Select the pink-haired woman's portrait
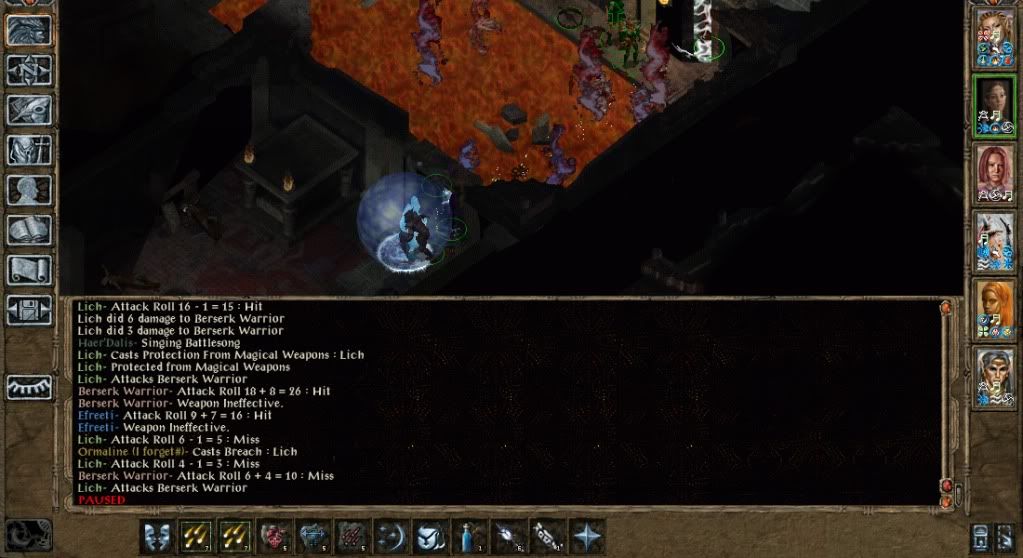 pyautogui.click(x=994, y=172)
